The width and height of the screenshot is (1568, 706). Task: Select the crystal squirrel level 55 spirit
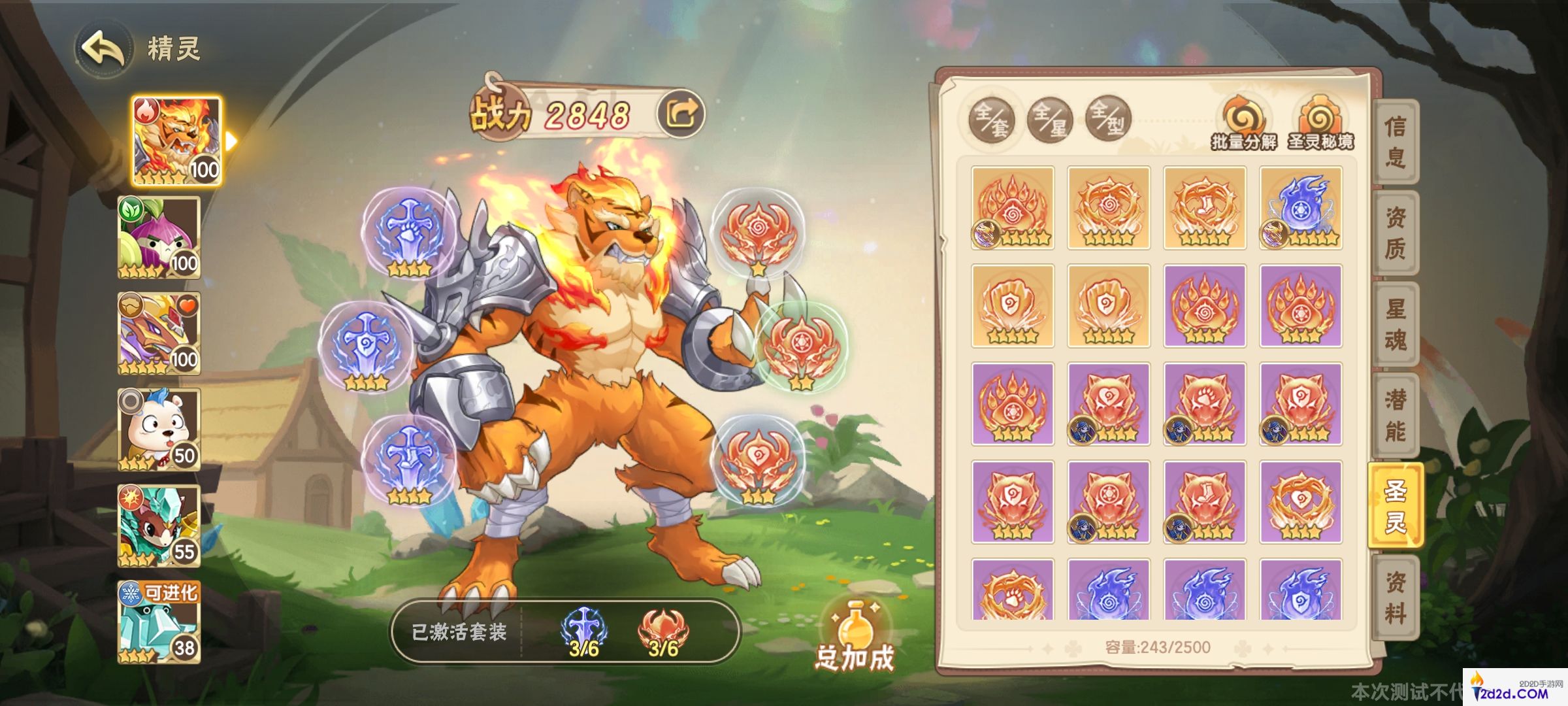tap(159, 526)
